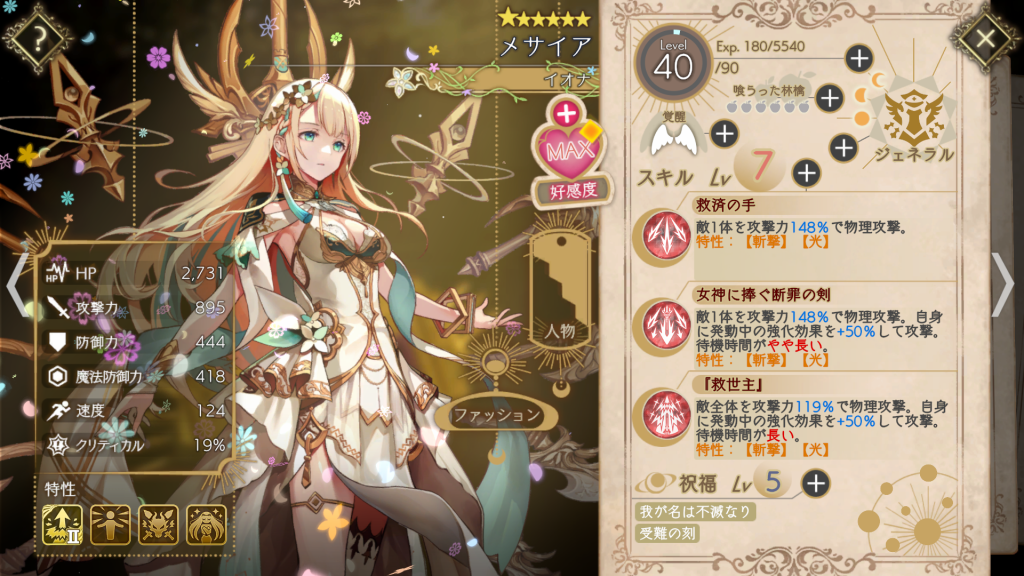Viewport: 1024px width, 576px height.
Task: View the 我が名は不滅なり blessing
Action: (696, 512)
